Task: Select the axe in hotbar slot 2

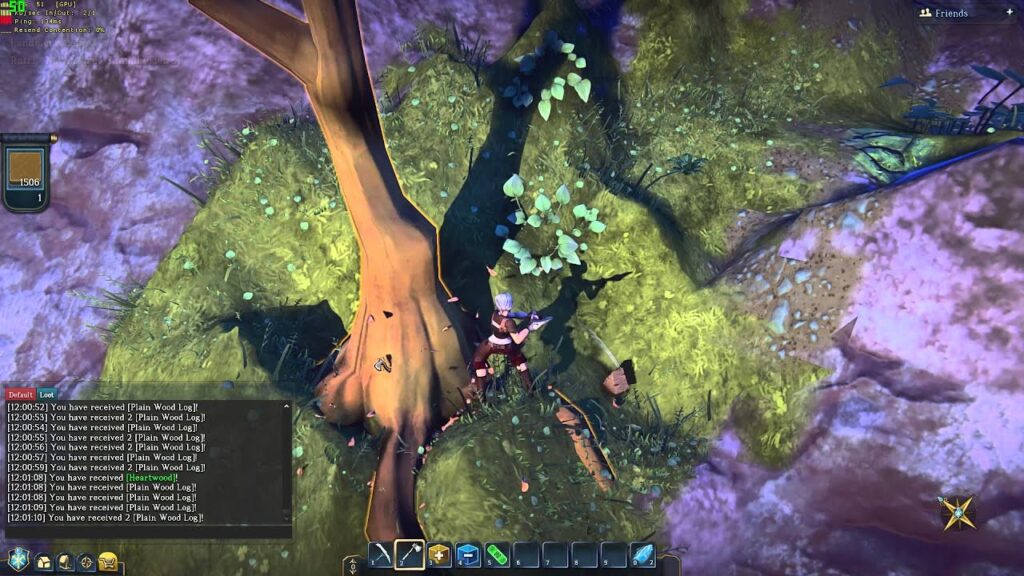Action: 410,555
